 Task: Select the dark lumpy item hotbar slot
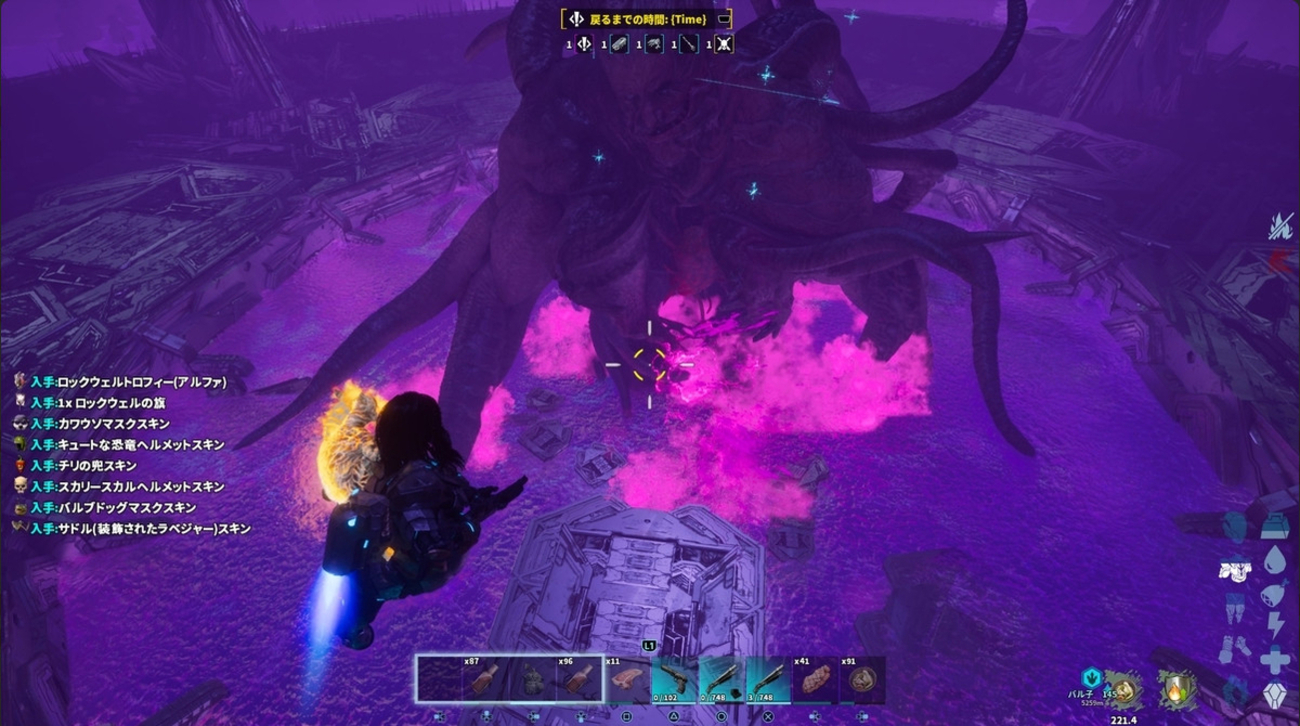(533, 680)
